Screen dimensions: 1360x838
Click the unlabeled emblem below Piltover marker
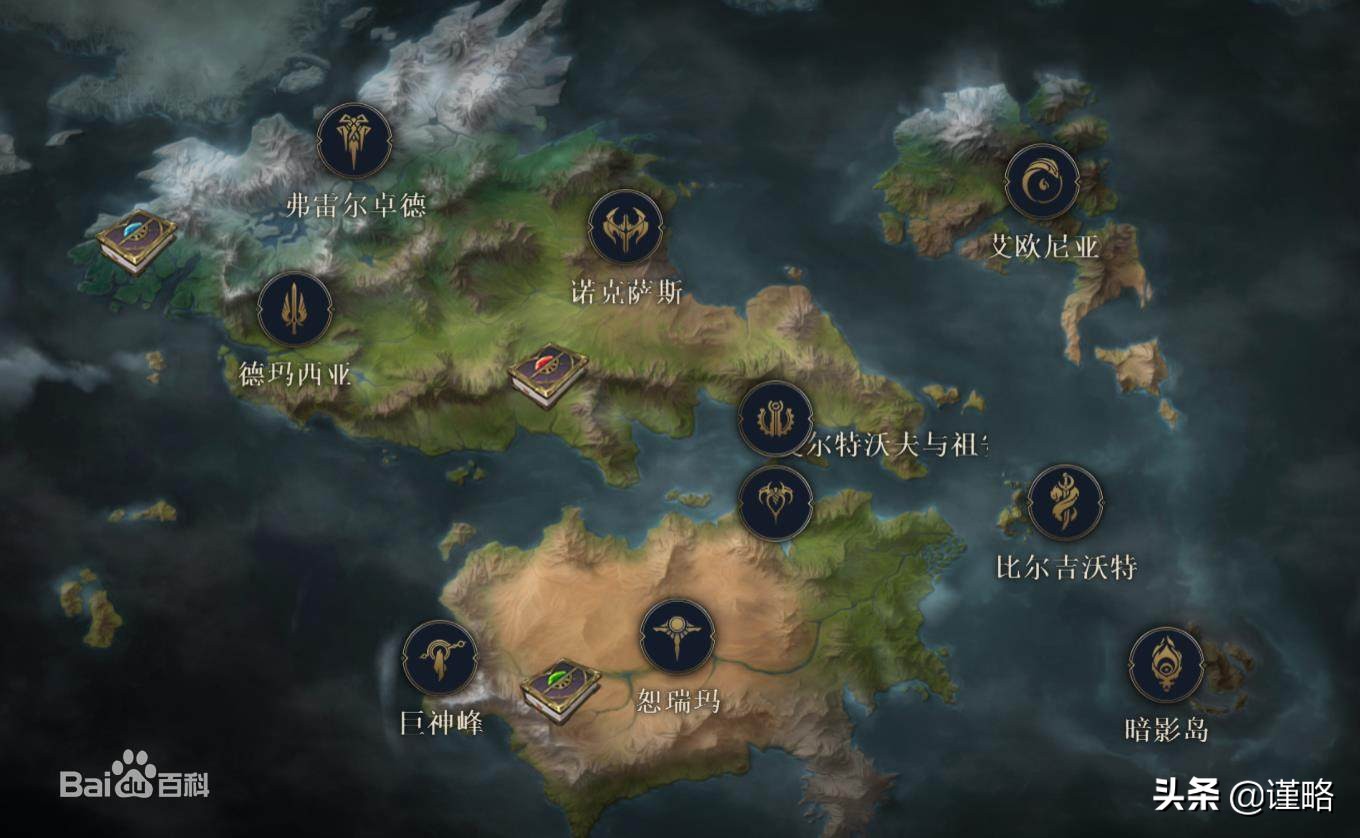pyautogui.click(x=775, y=502)
